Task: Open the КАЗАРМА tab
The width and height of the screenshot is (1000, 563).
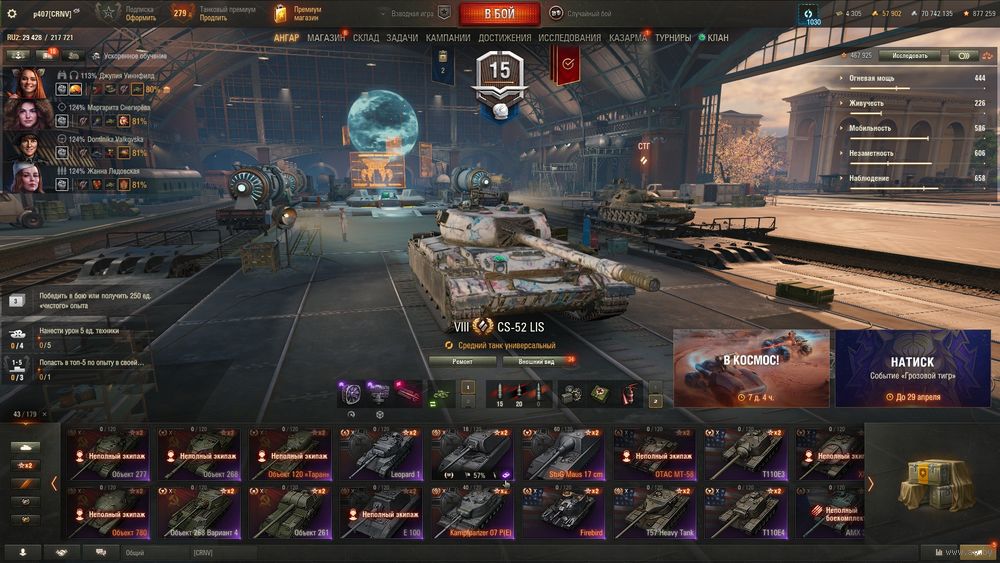Action: coord(628,38)
